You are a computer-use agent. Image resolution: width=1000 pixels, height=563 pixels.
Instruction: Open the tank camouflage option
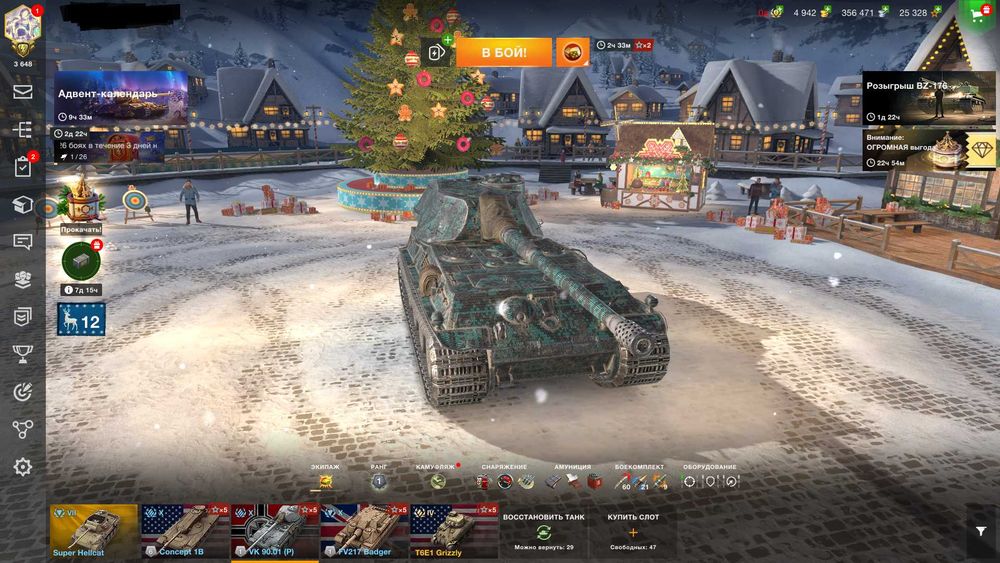point(438,481)
